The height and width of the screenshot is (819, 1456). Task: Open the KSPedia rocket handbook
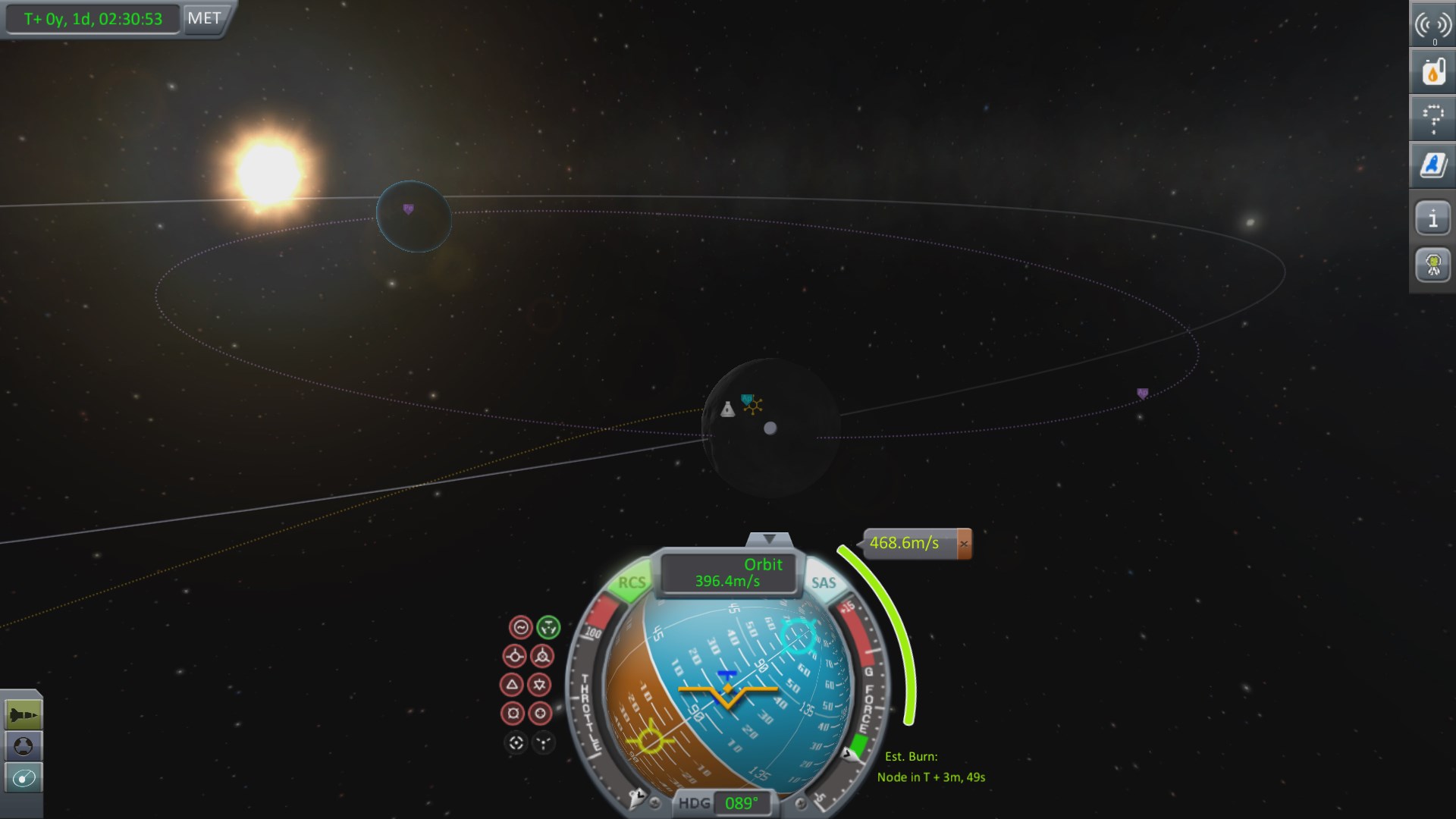click(x=1432, y=163)
